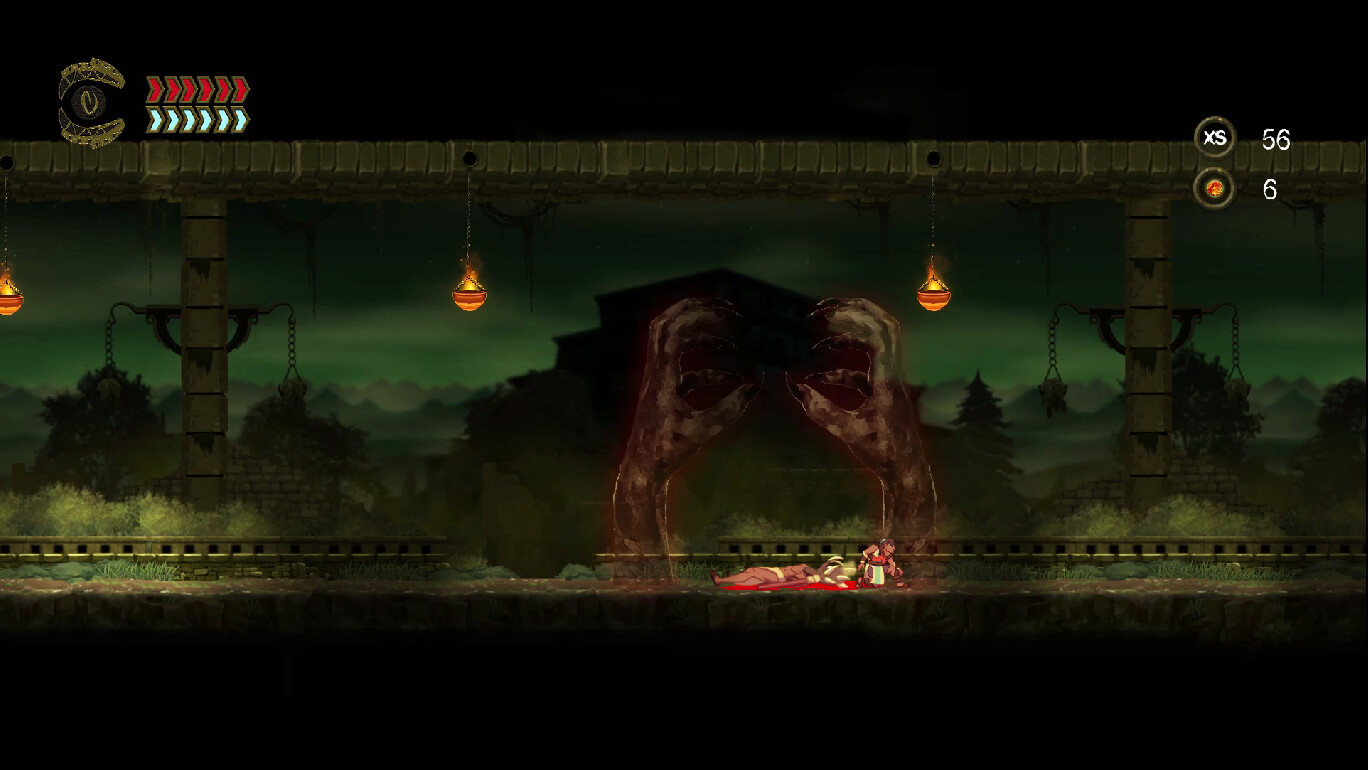Click the glowing ember orb counter icon

(1213, 187)
